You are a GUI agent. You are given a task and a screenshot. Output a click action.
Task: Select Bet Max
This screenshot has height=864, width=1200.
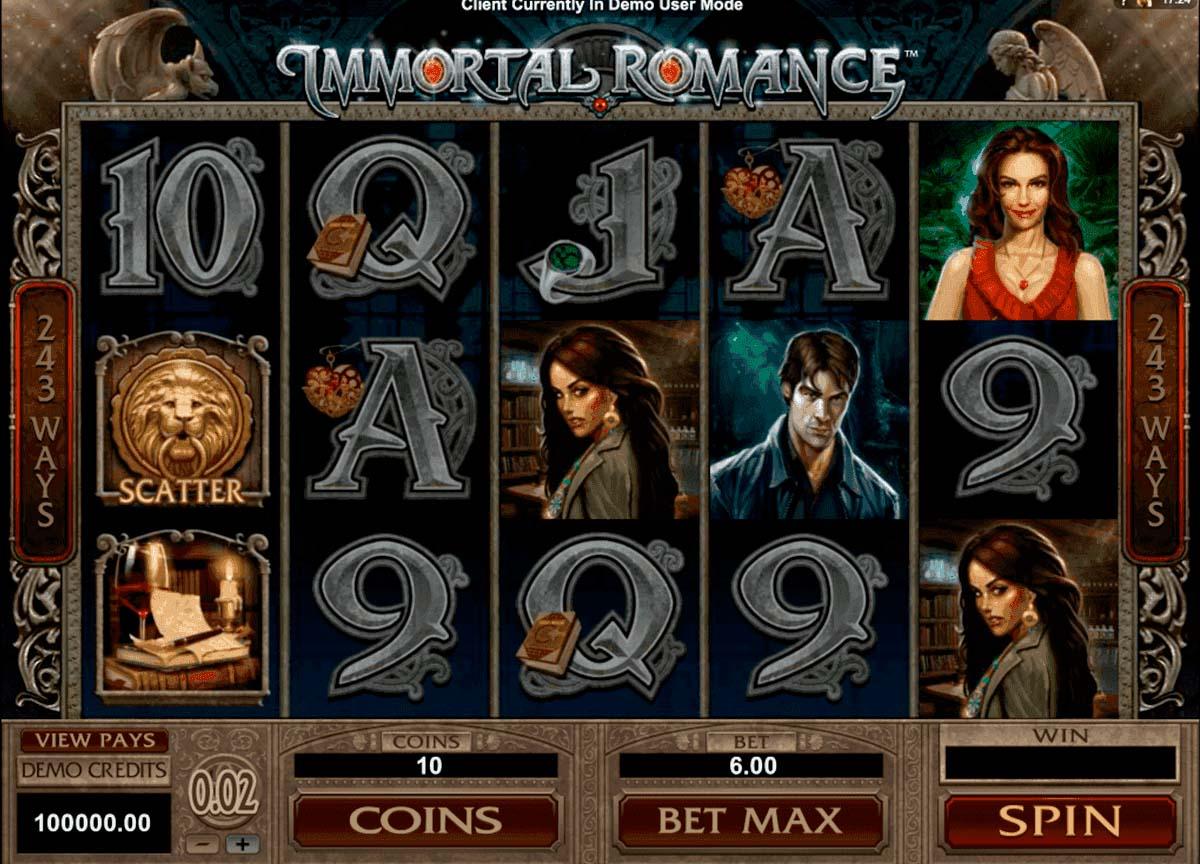(749, 822)
